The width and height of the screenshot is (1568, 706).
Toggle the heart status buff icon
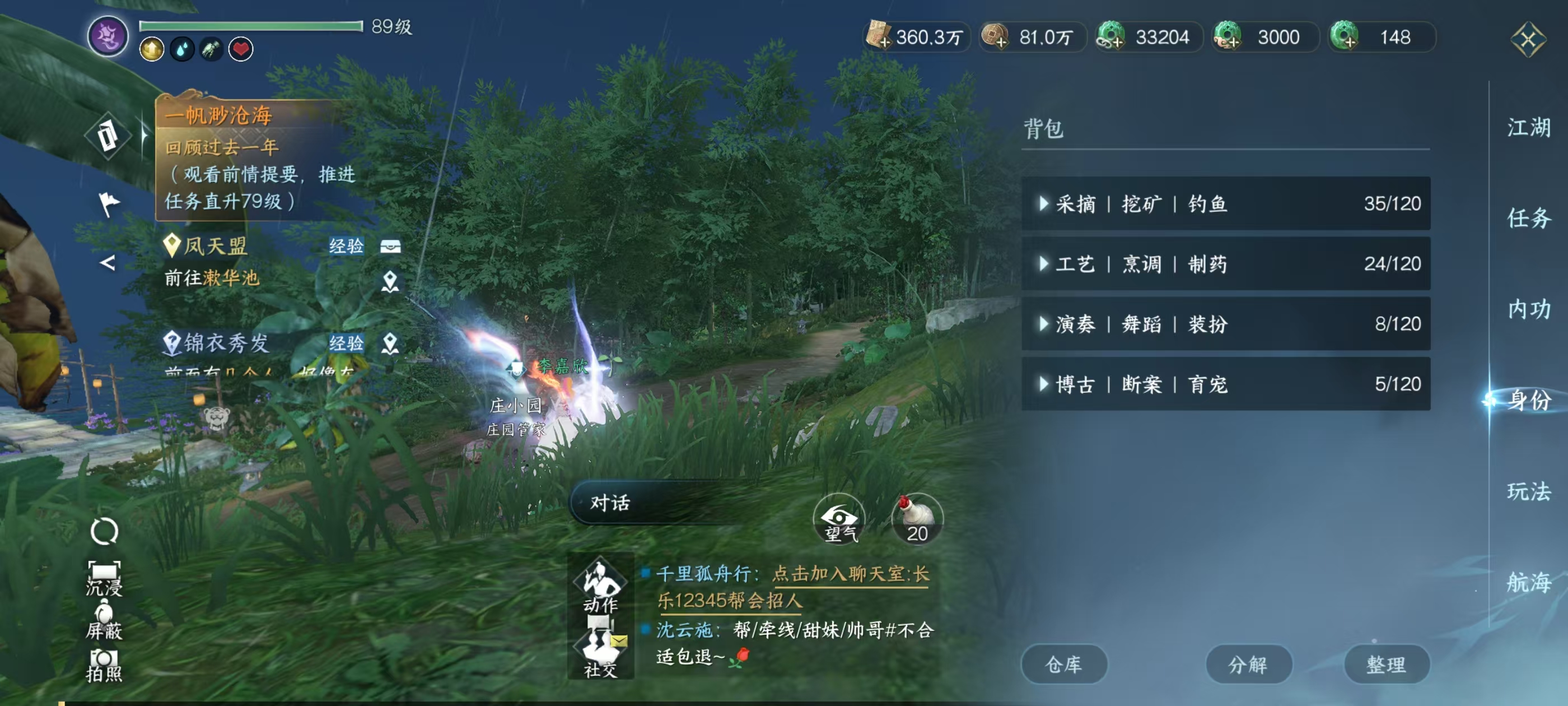pos(241,50)
